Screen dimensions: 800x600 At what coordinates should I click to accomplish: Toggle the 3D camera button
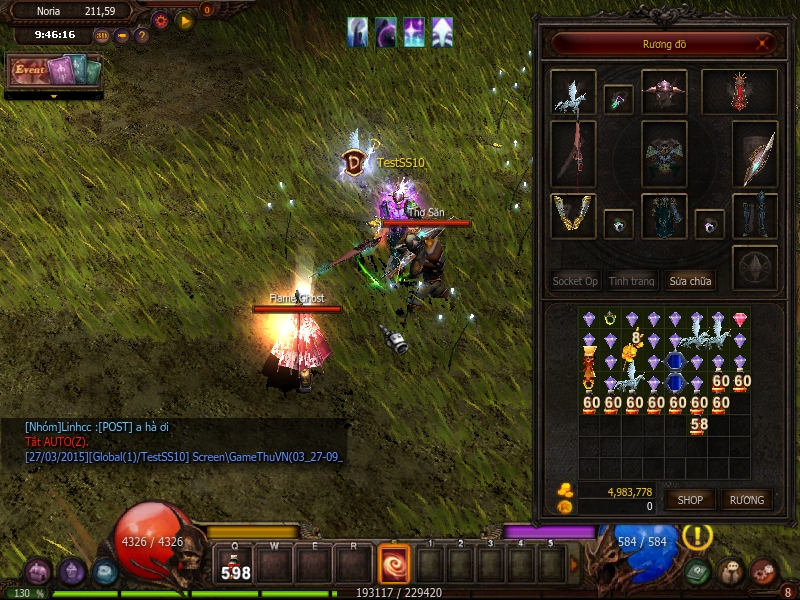[102, 36]
